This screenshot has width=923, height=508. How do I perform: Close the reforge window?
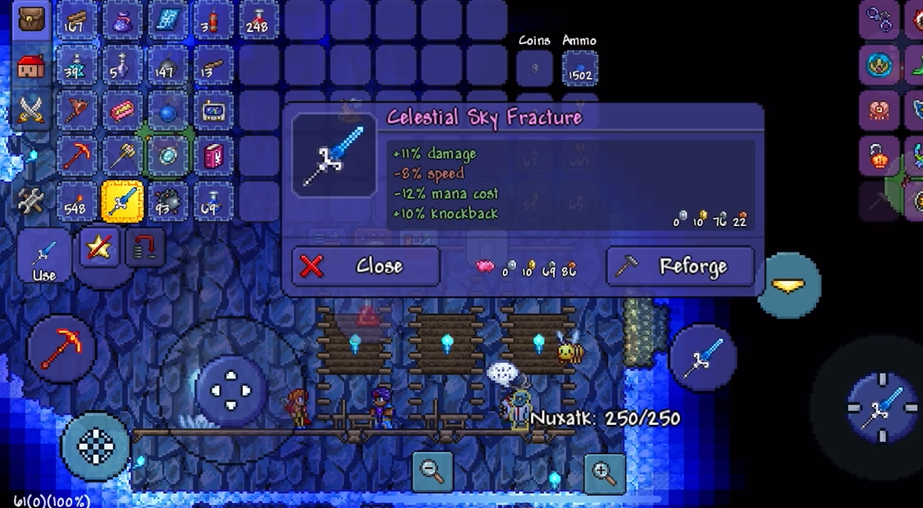[365, 267]
